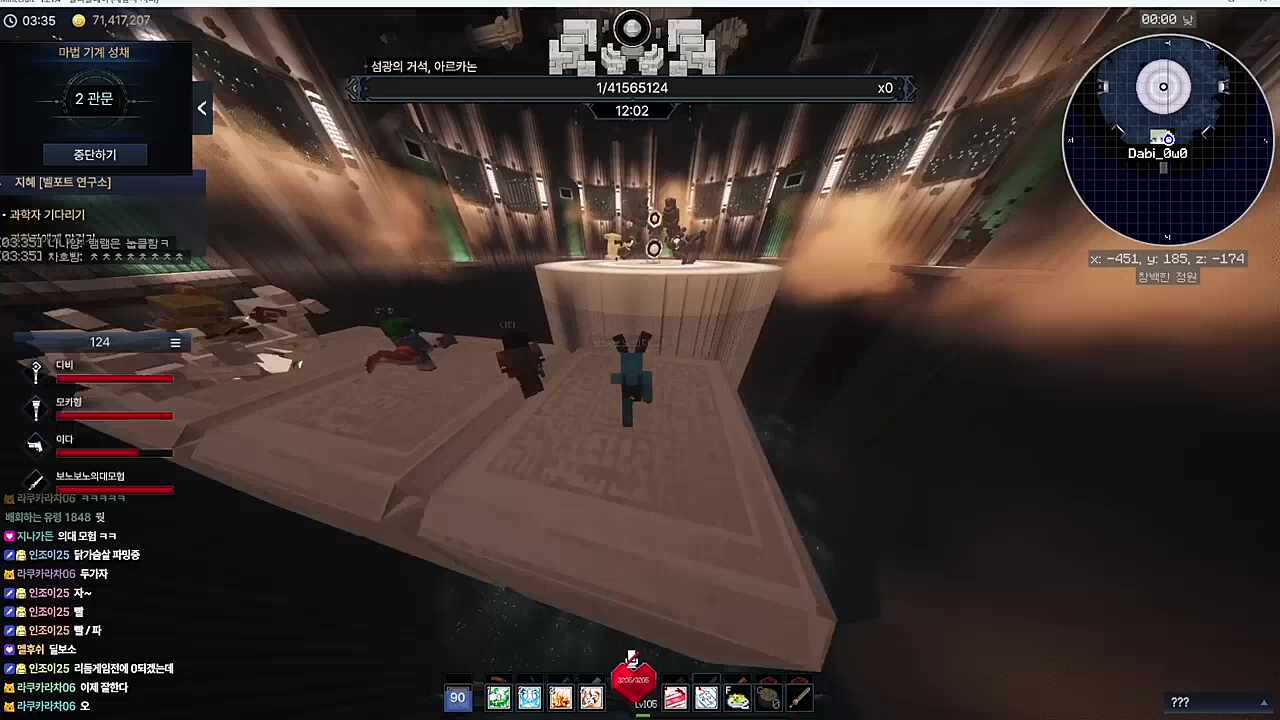This screenshot has height=720, width=1280.
Task: Open the party list hamburger menu
Action: tap(175, 343)
